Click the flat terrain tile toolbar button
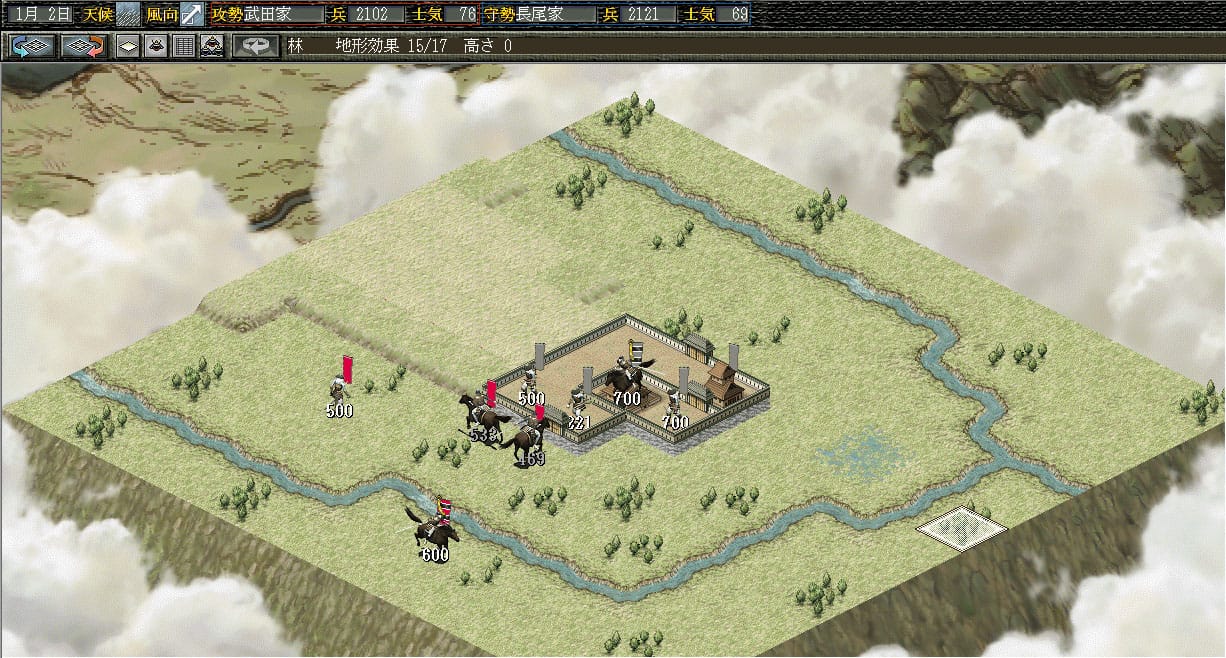This screenshot has height=658, width=1226. tap(128, 46)
